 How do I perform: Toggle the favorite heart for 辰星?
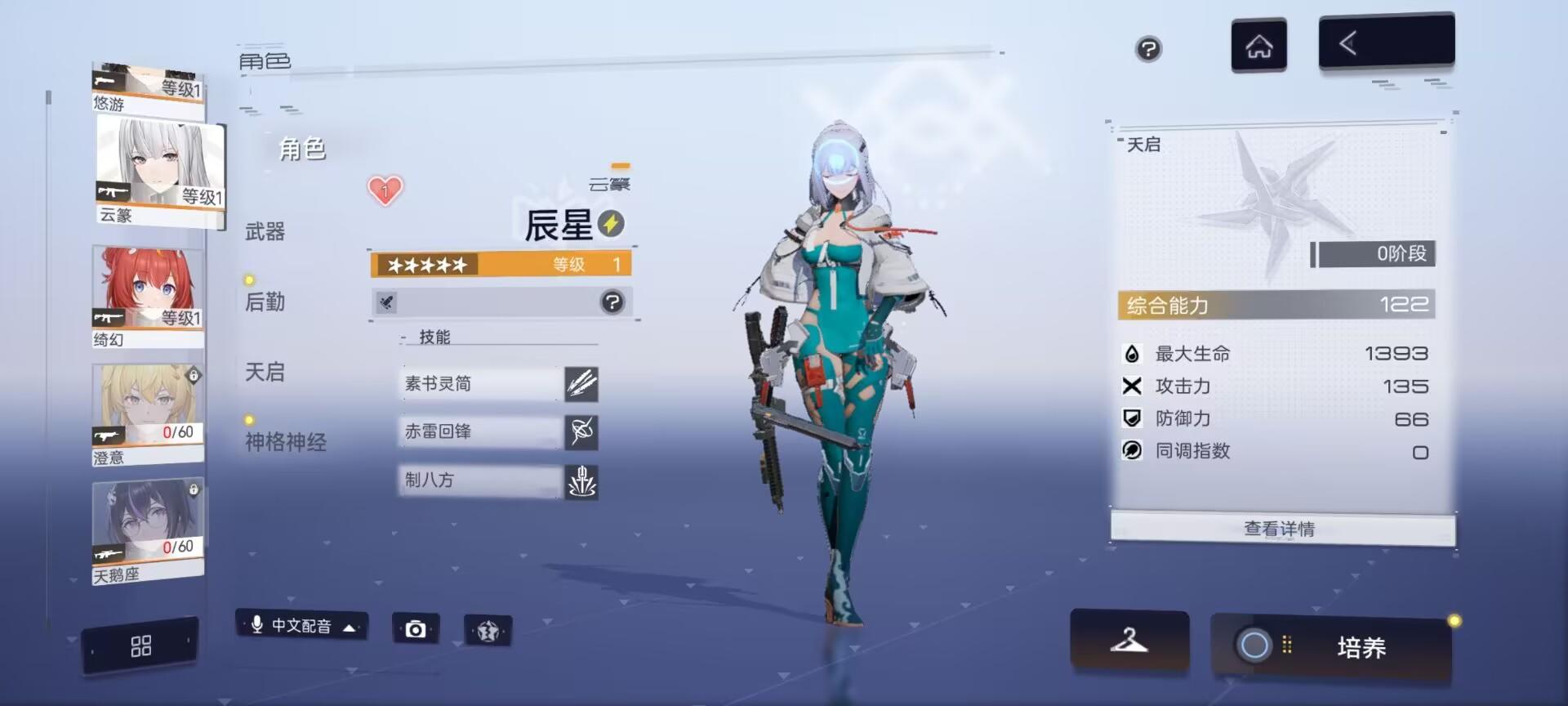click(x=385, y=189)
